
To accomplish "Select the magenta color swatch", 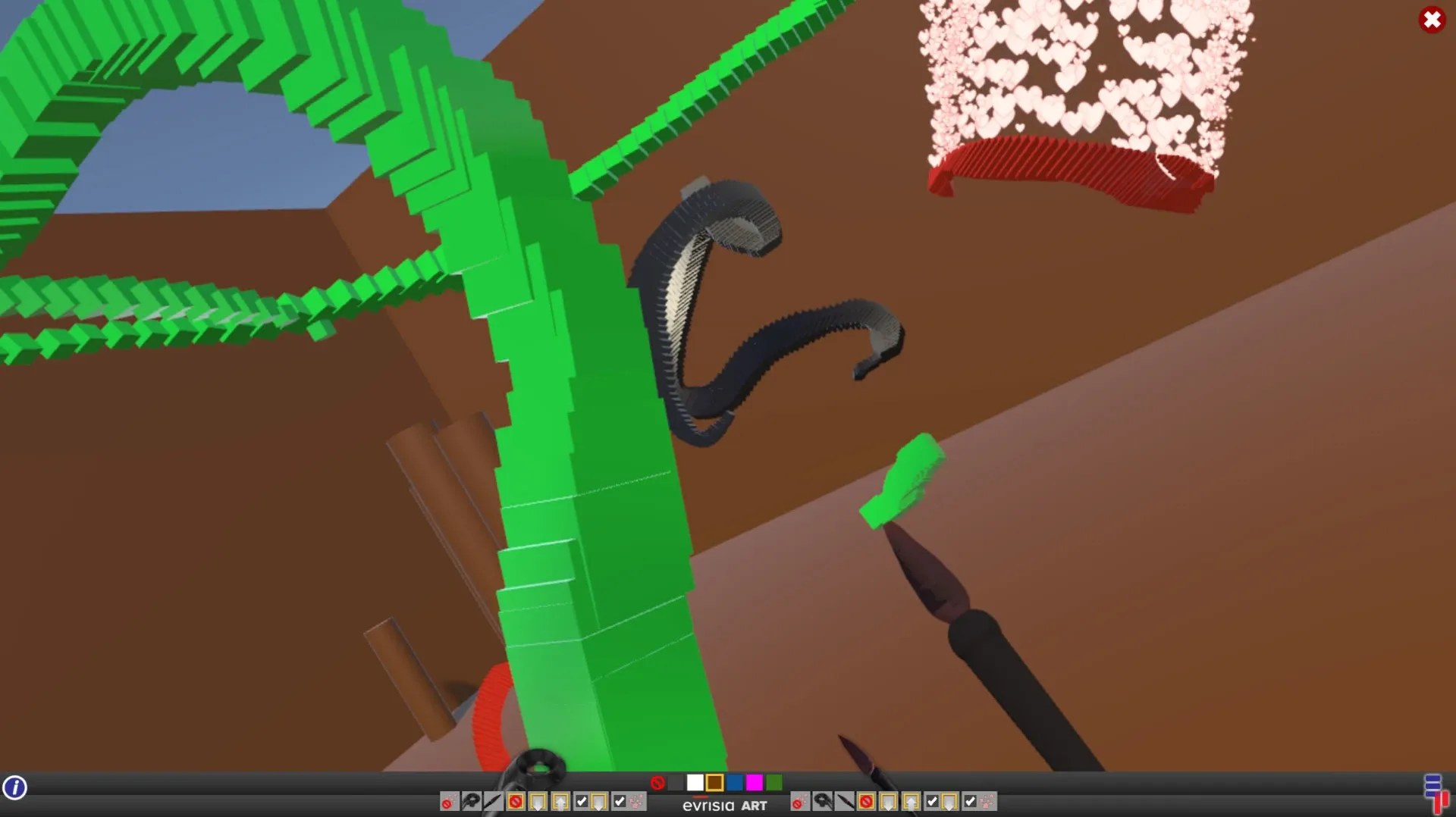I will pos(755,782).
